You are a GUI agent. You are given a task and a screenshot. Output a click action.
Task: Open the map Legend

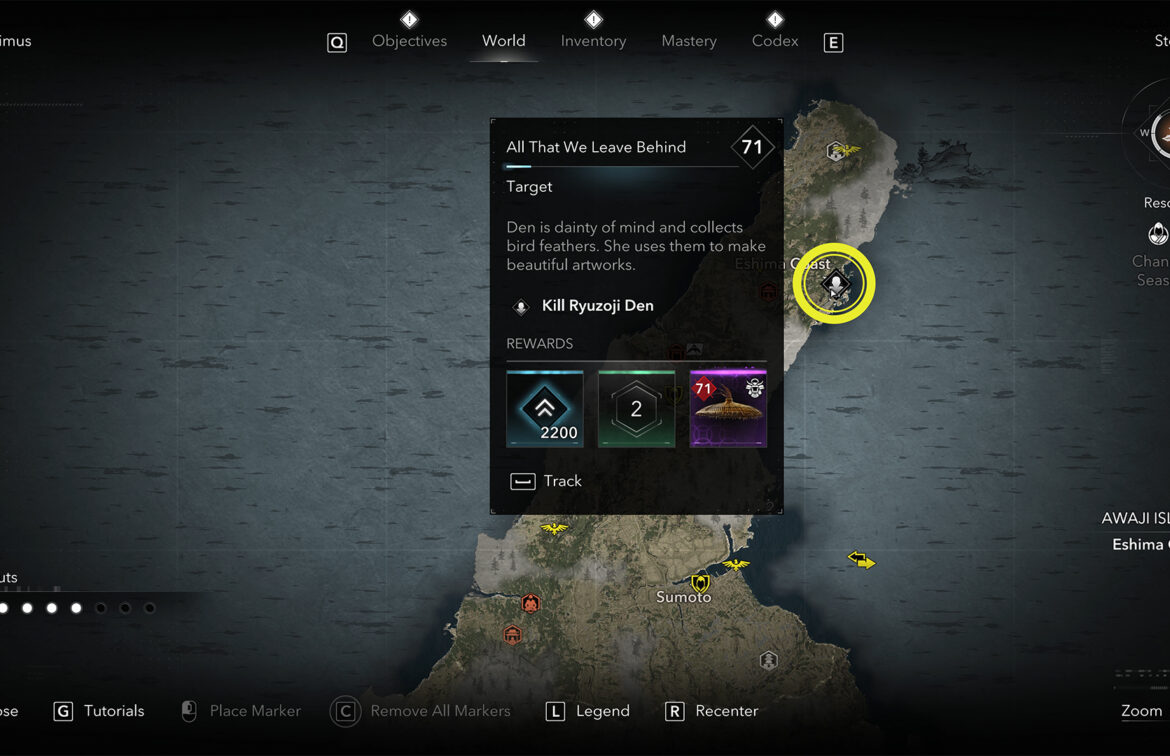click(x=589, y=711)
